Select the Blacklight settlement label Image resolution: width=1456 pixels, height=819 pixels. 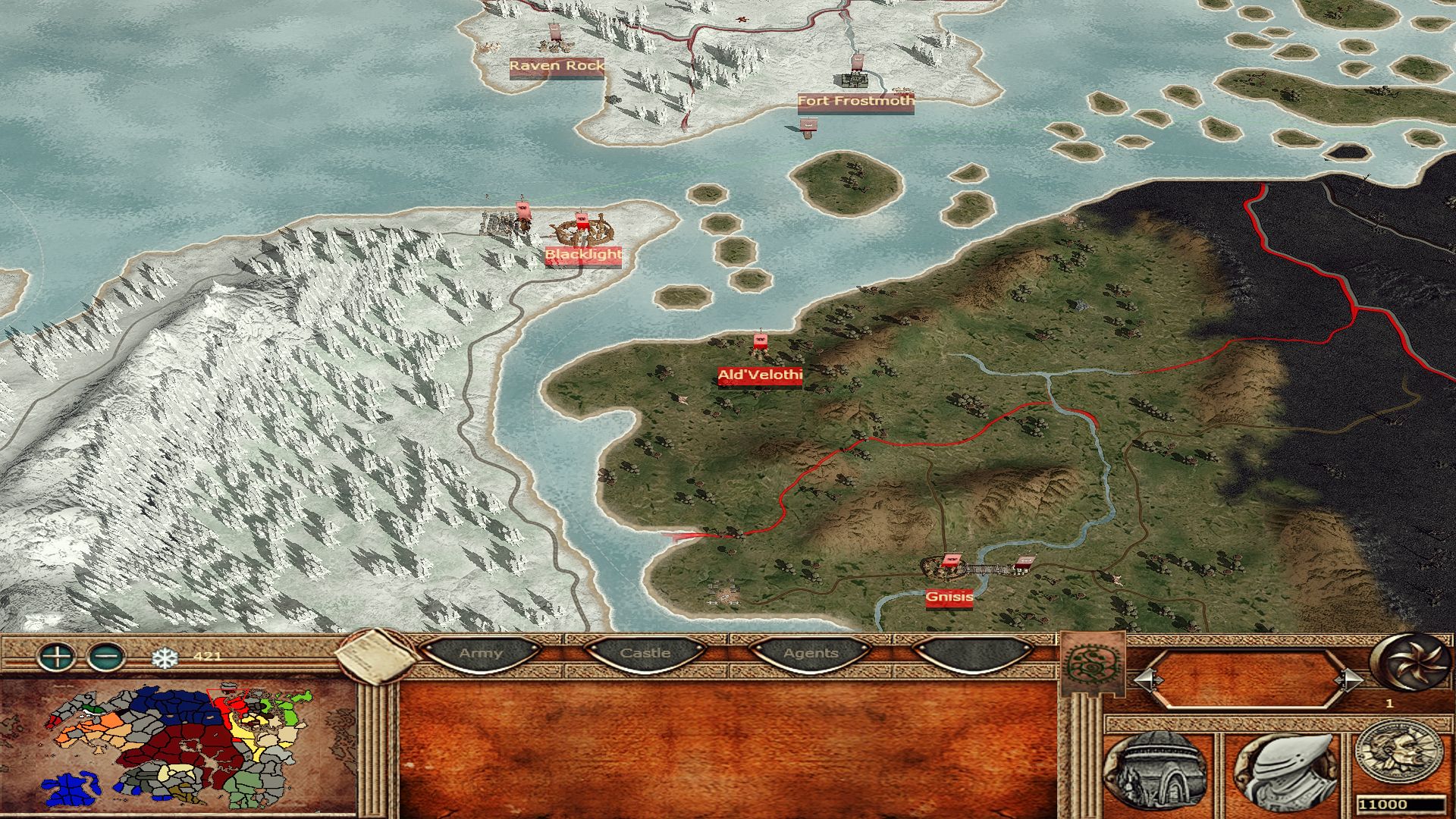[x=583, y=255]
